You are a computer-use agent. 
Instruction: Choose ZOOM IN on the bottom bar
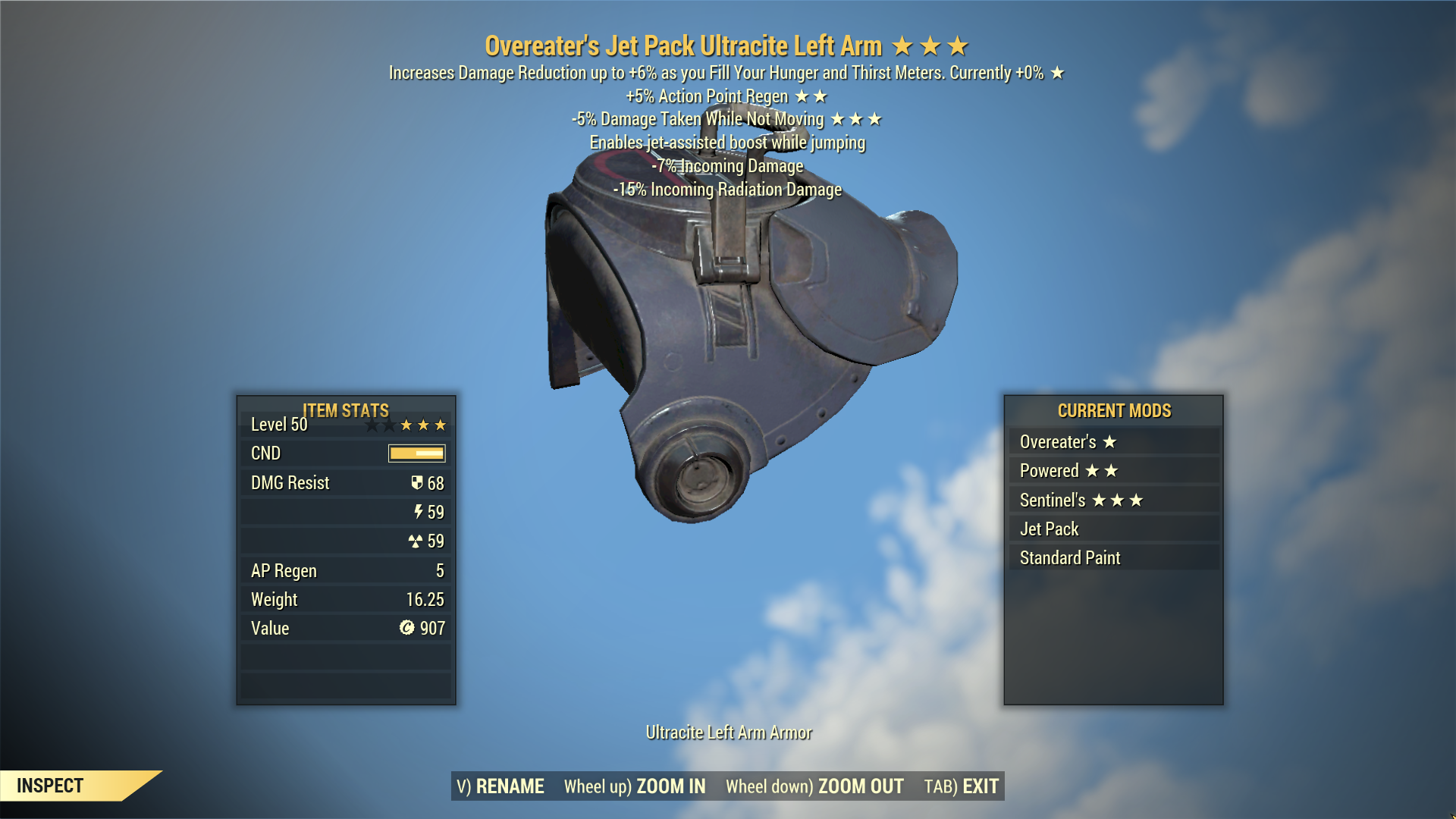(x=635, y=786)
